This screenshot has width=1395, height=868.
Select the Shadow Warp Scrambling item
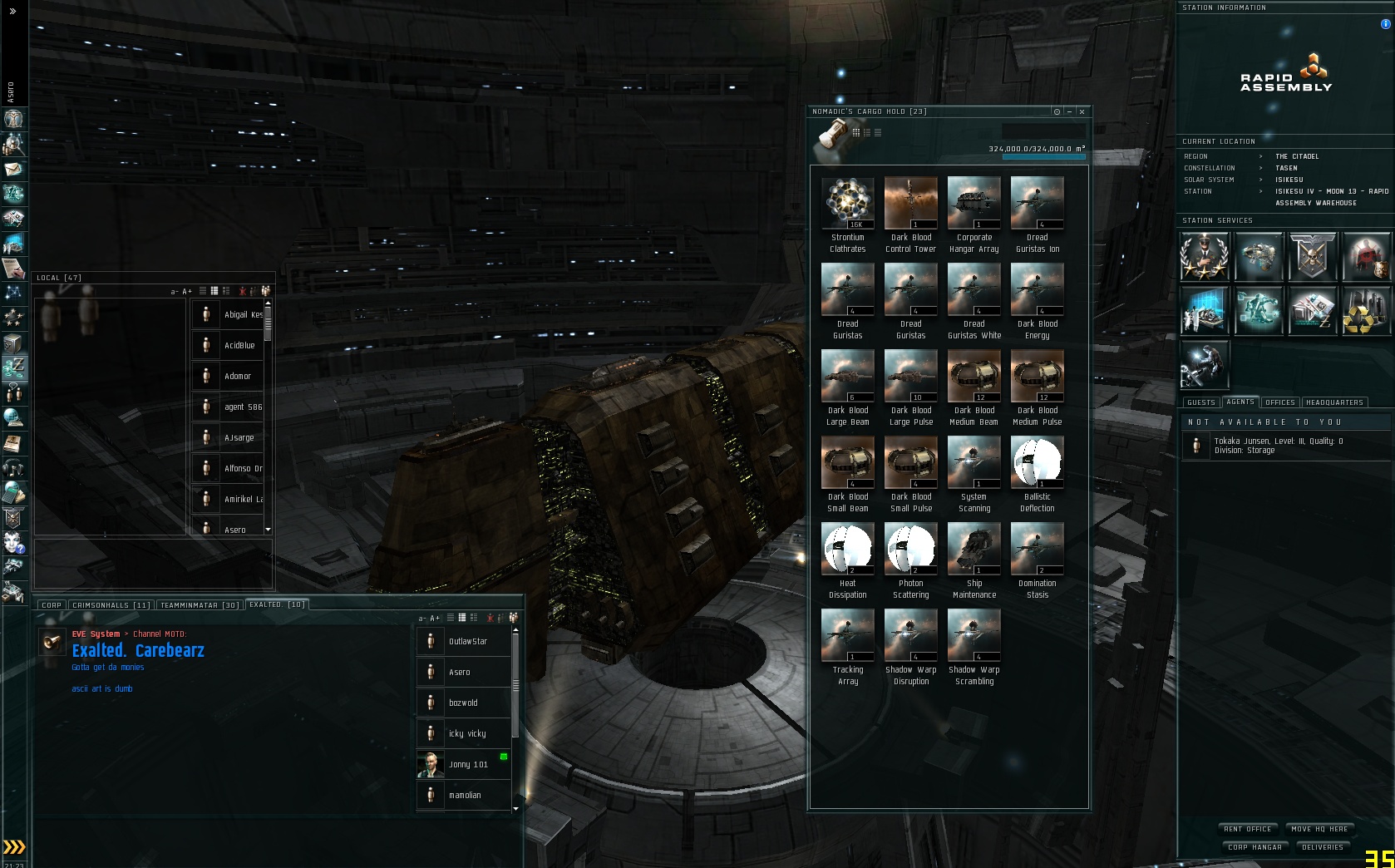pos(974,636)
